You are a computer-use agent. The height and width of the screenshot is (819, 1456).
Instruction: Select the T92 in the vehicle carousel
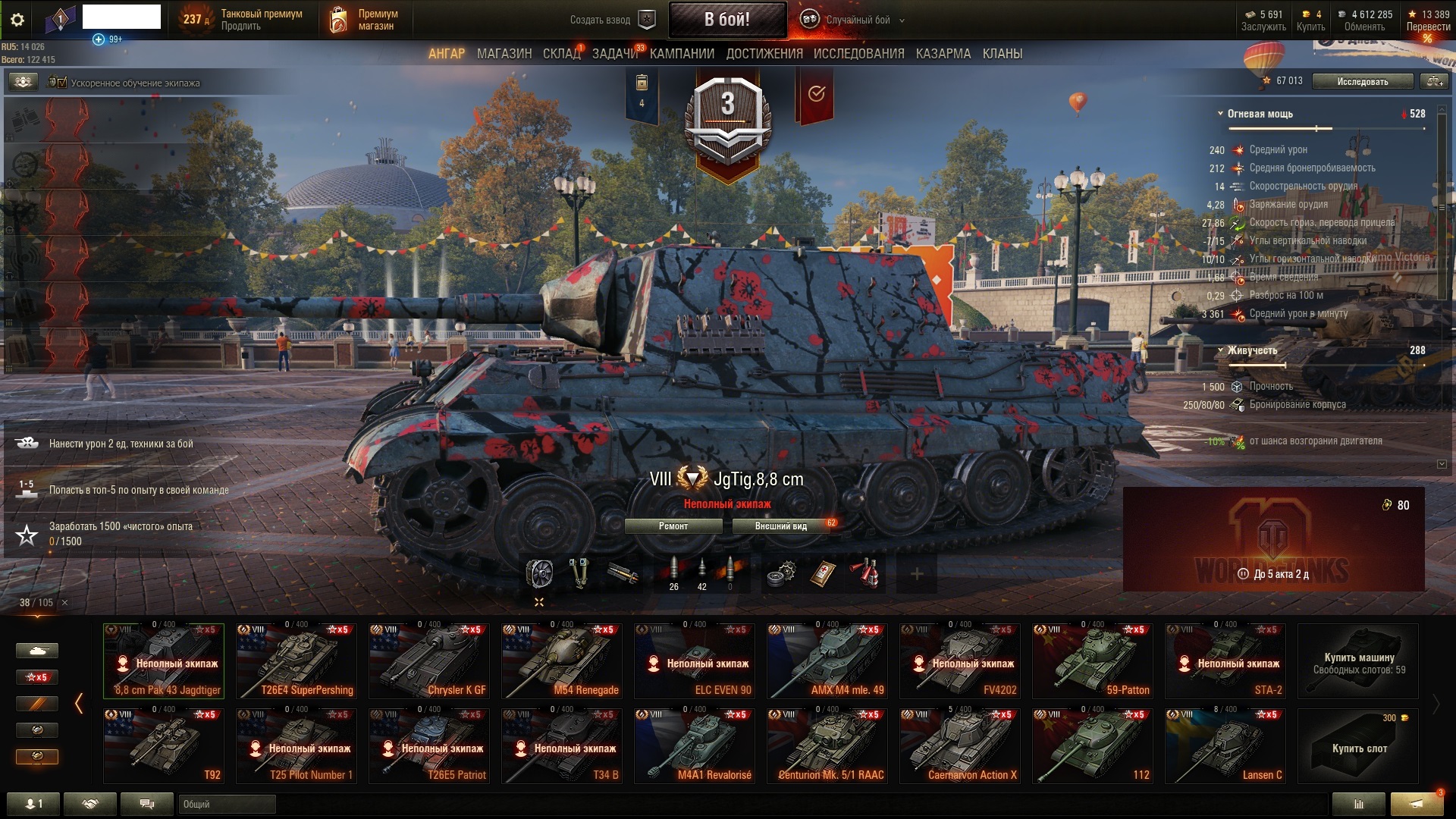[163, 745]
